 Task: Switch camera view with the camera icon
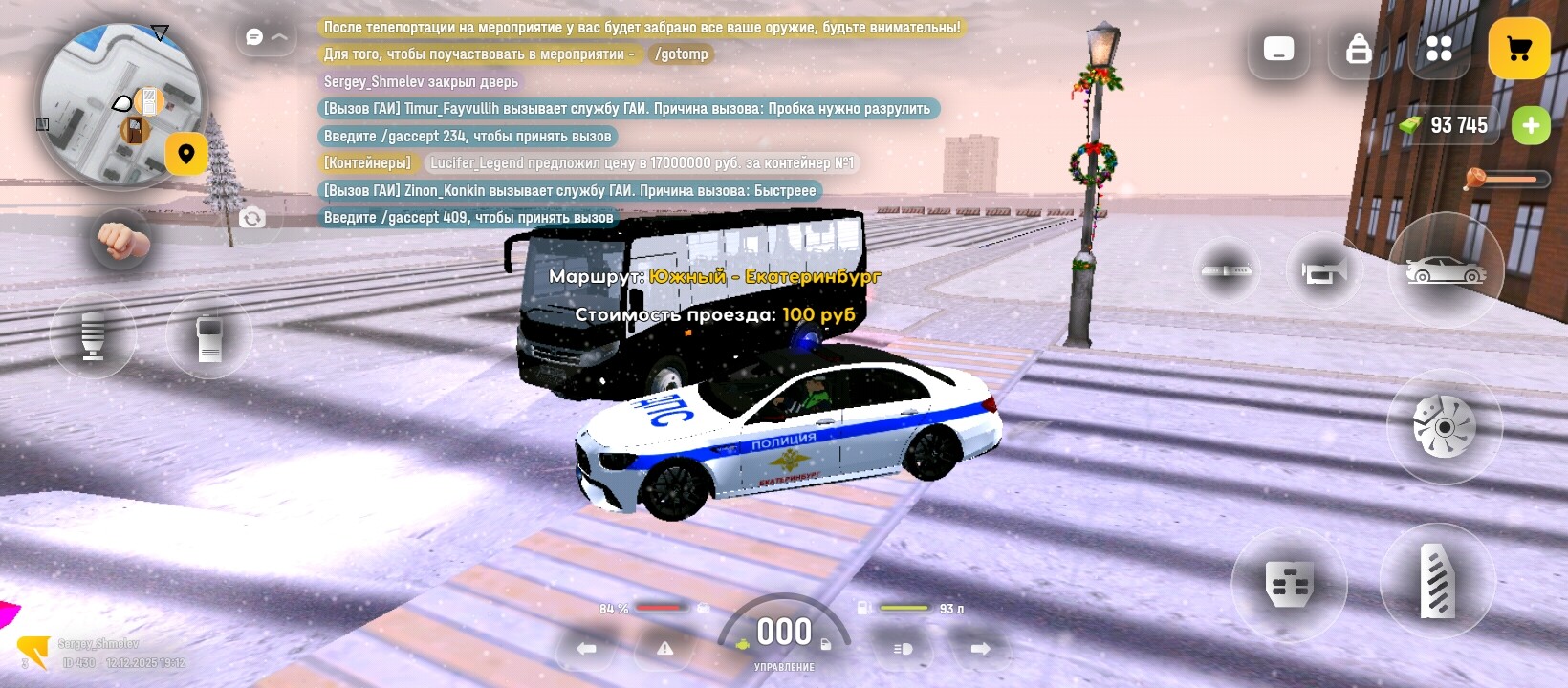tap(252, 219)
